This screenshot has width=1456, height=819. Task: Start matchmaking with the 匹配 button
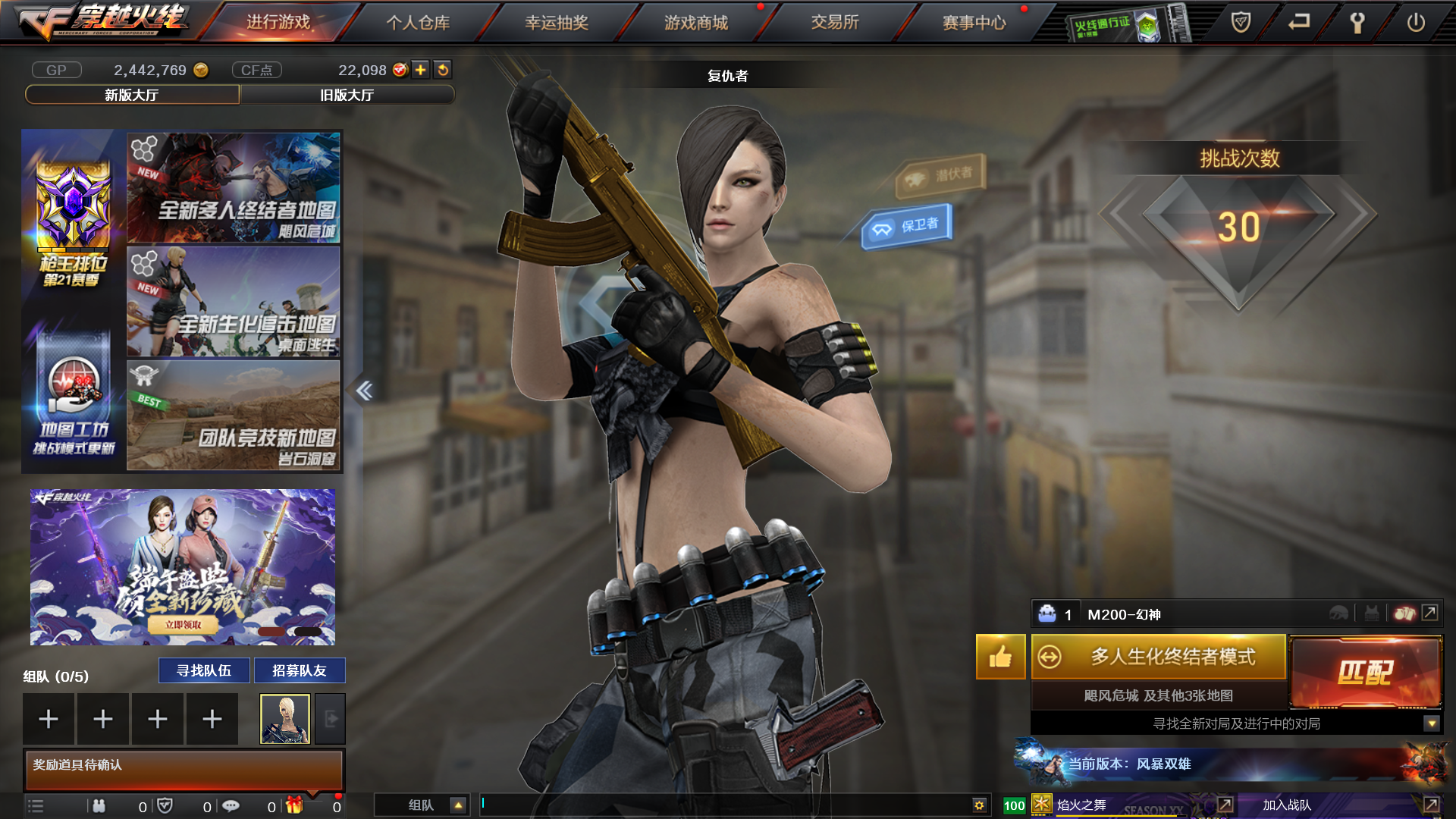(1365, 672)
